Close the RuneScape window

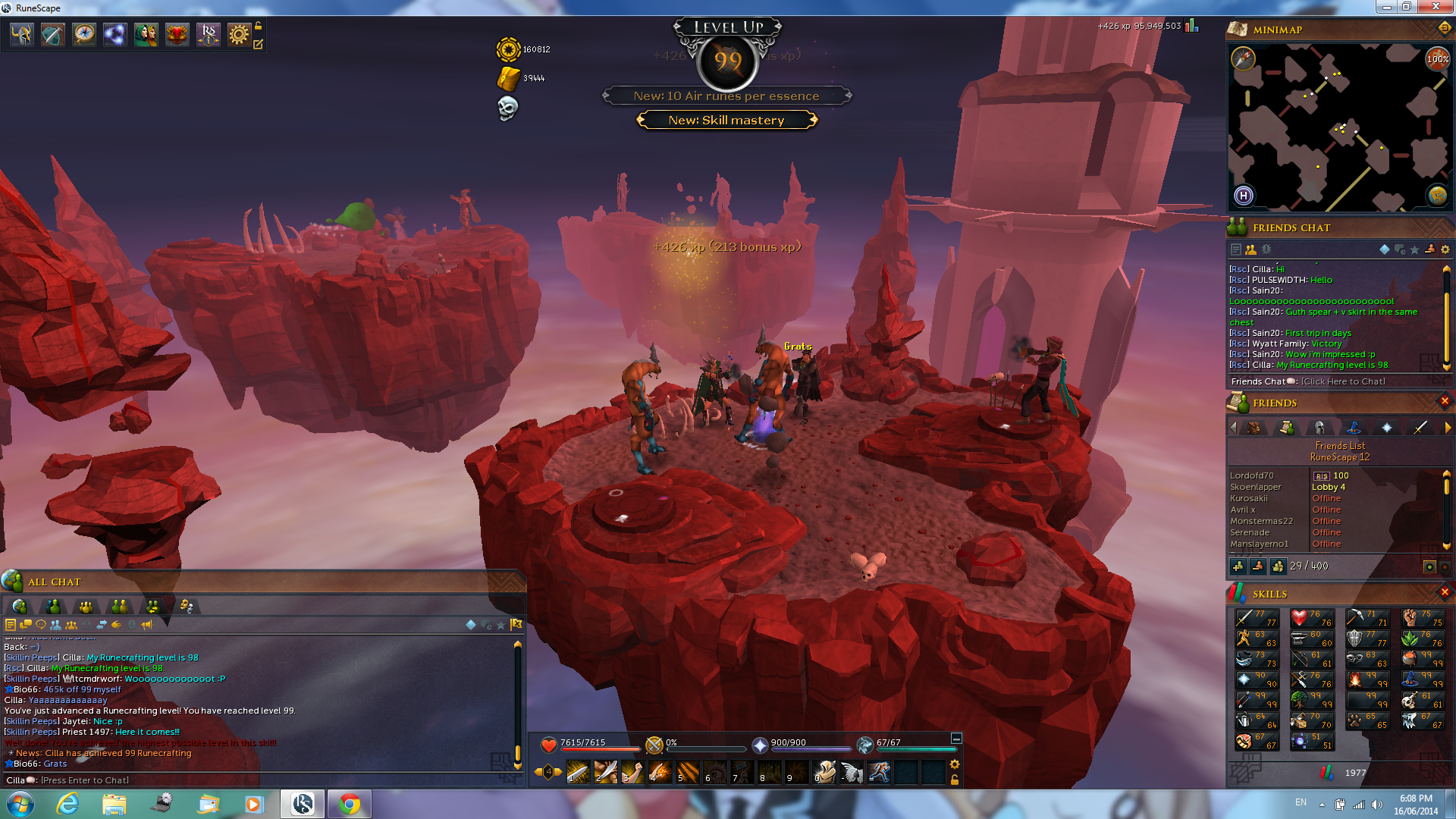(1436, 7)
